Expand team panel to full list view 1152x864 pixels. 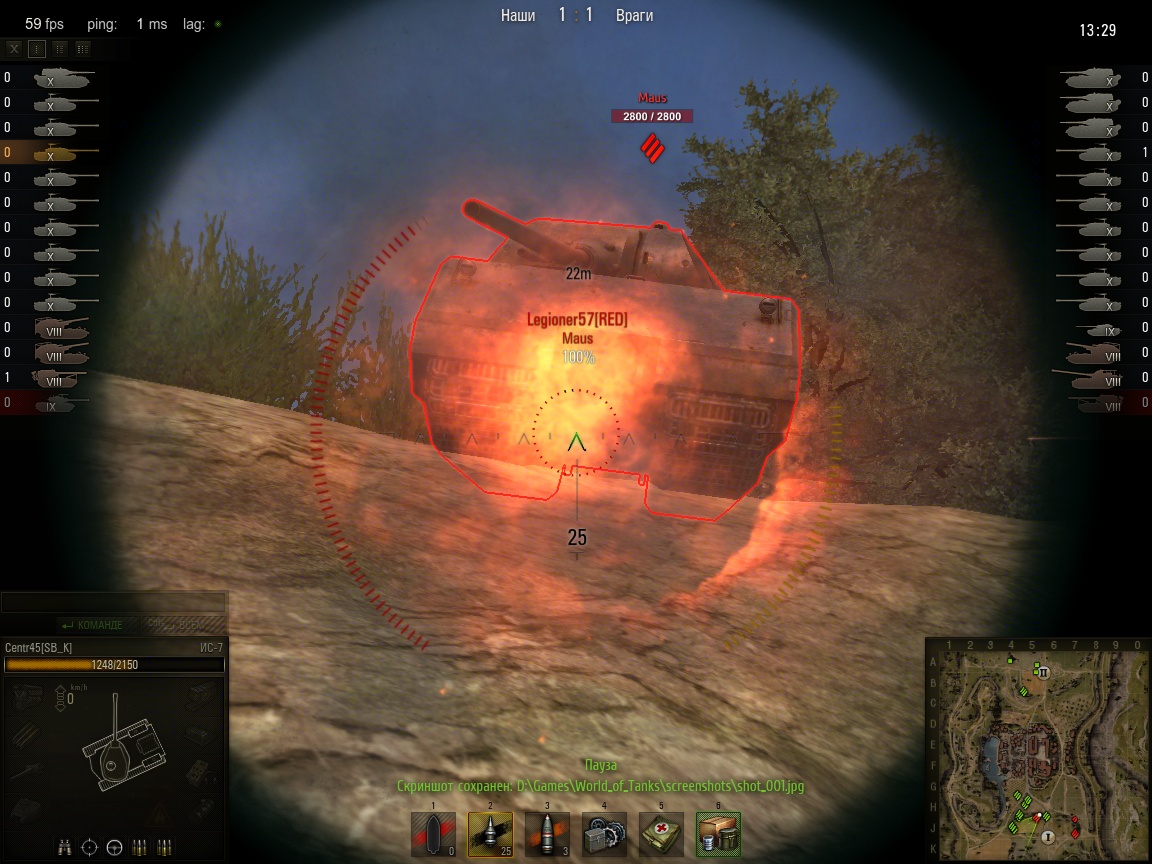click(x=83, y=48)
